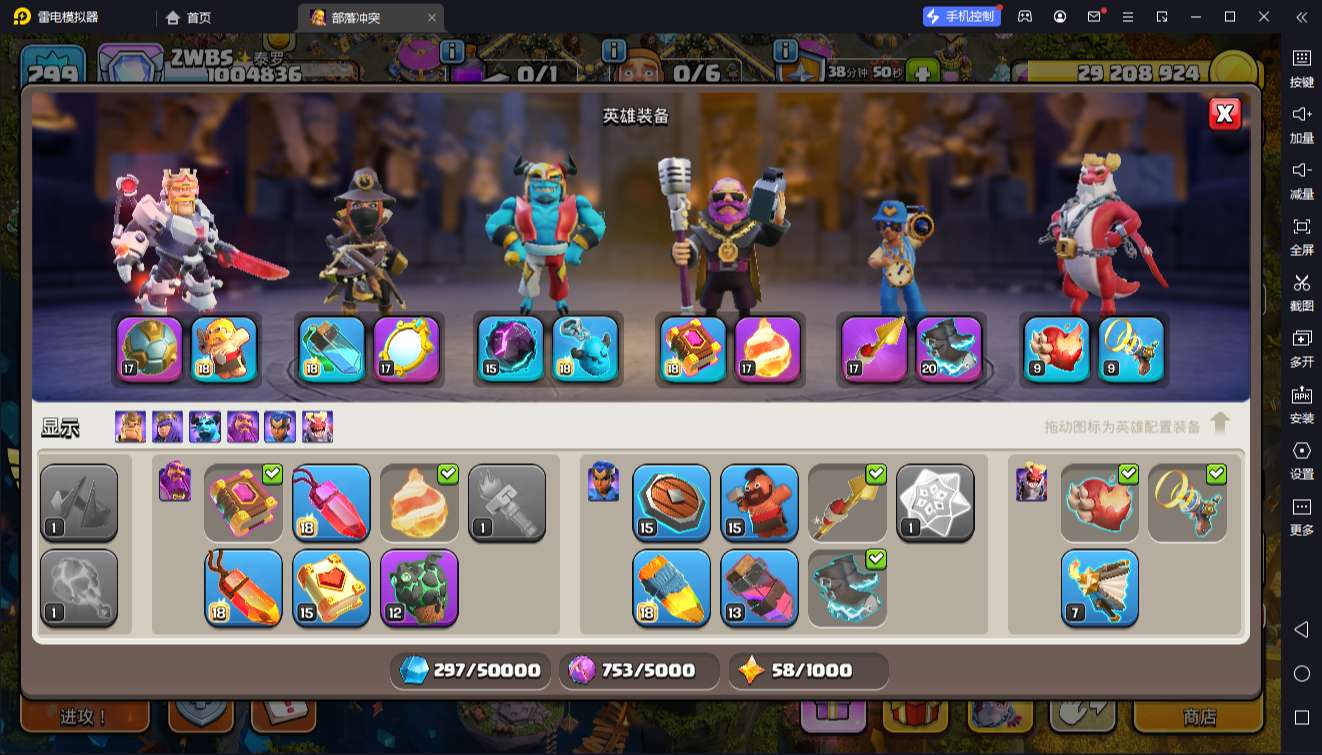This screenshot has height=755, width=1322.
Task: Choose the level 15 Healing Tome
Action: pyautogui.click(x=331, y=588)
